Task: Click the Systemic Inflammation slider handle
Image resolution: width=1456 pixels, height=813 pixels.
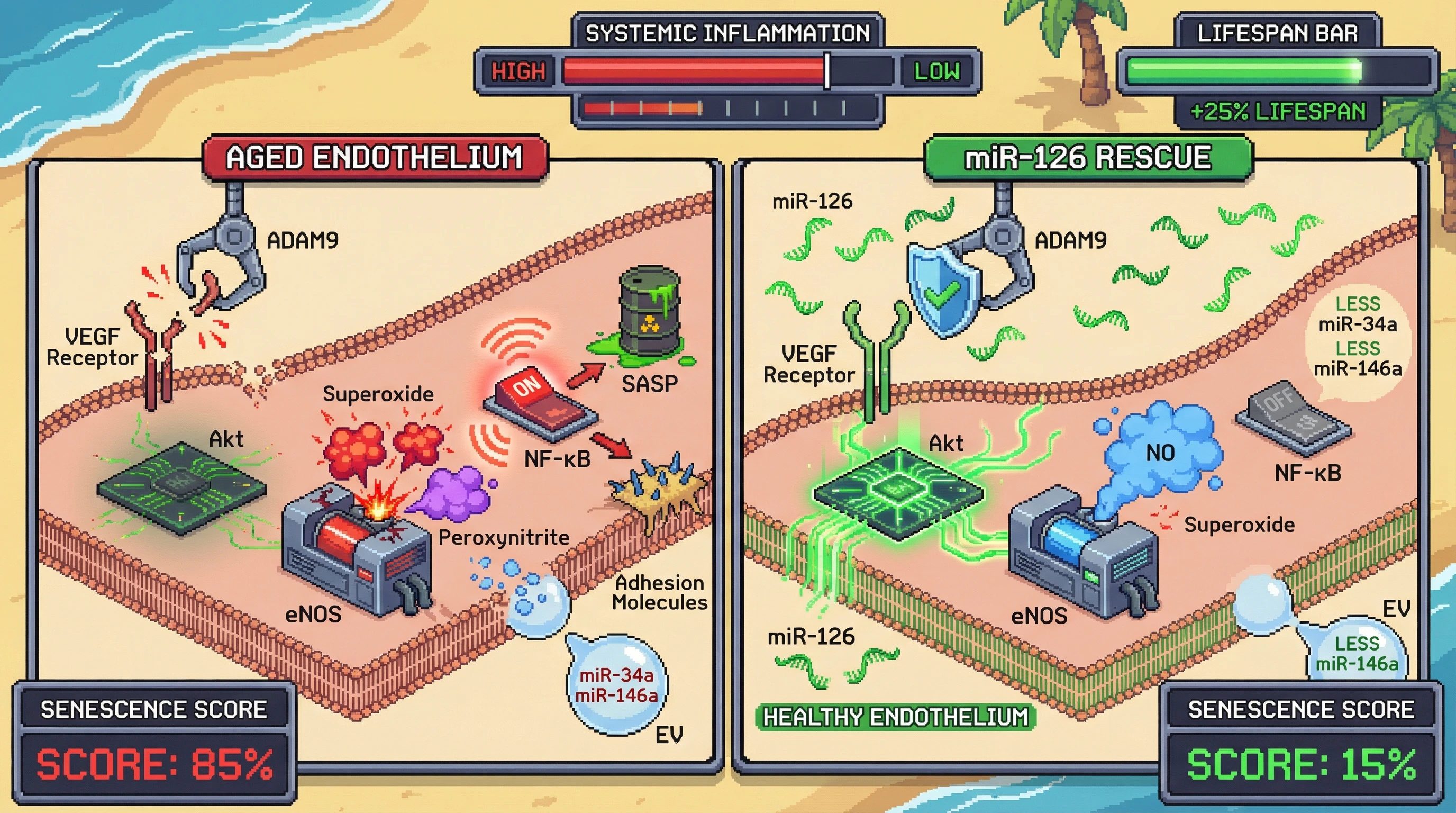Action: pos(827,71)
